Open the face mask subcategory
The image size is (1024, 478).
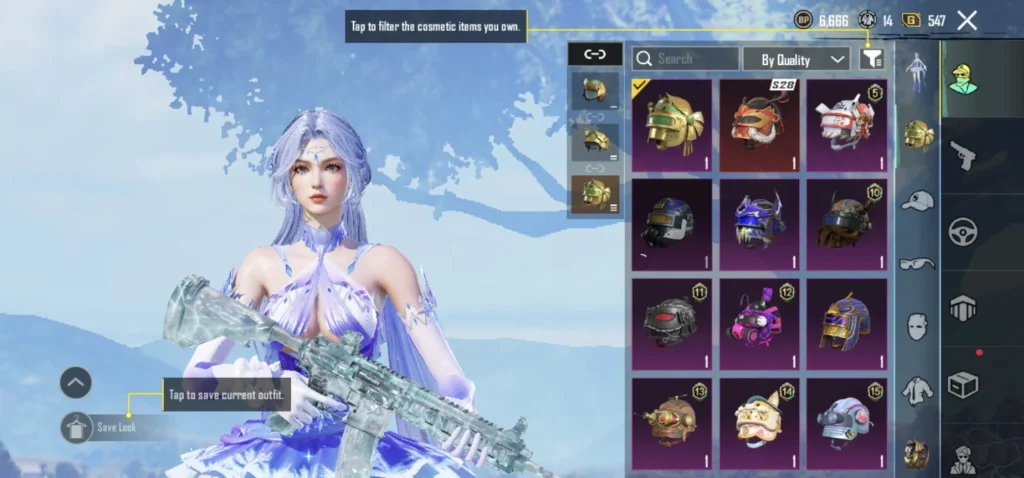pos(916,326)
